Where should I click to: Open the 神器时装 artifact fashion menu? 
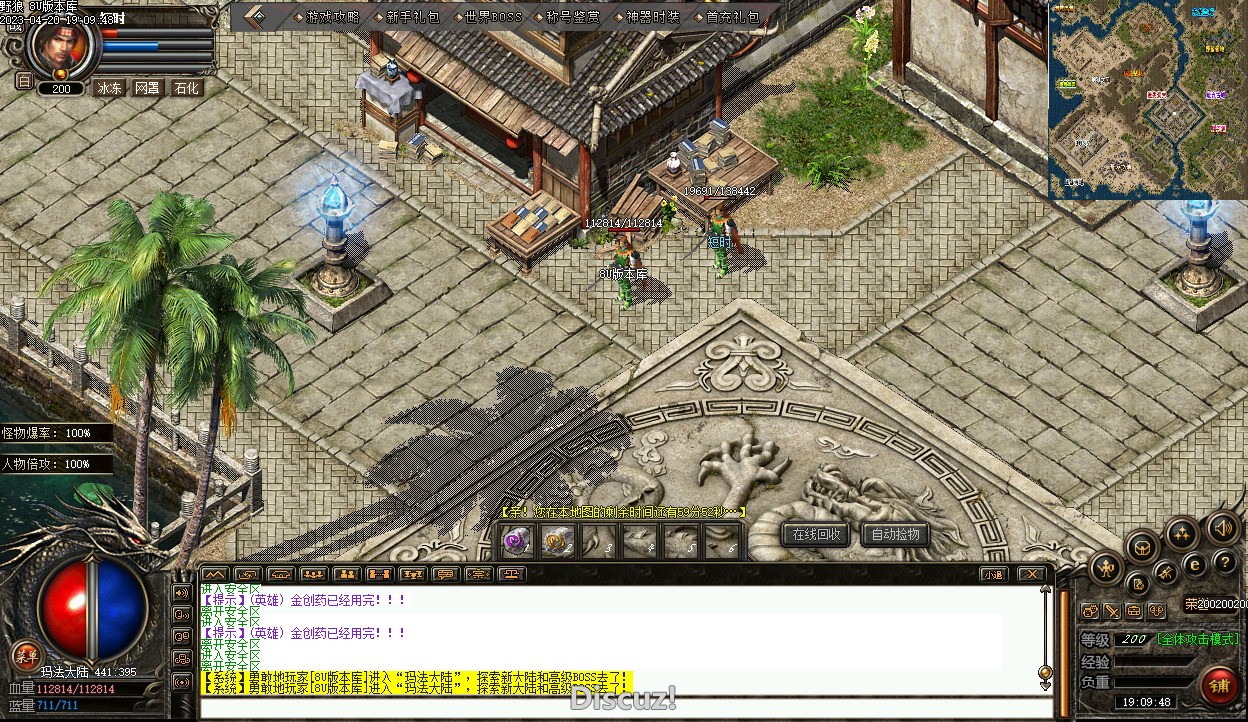coord(652,17)
